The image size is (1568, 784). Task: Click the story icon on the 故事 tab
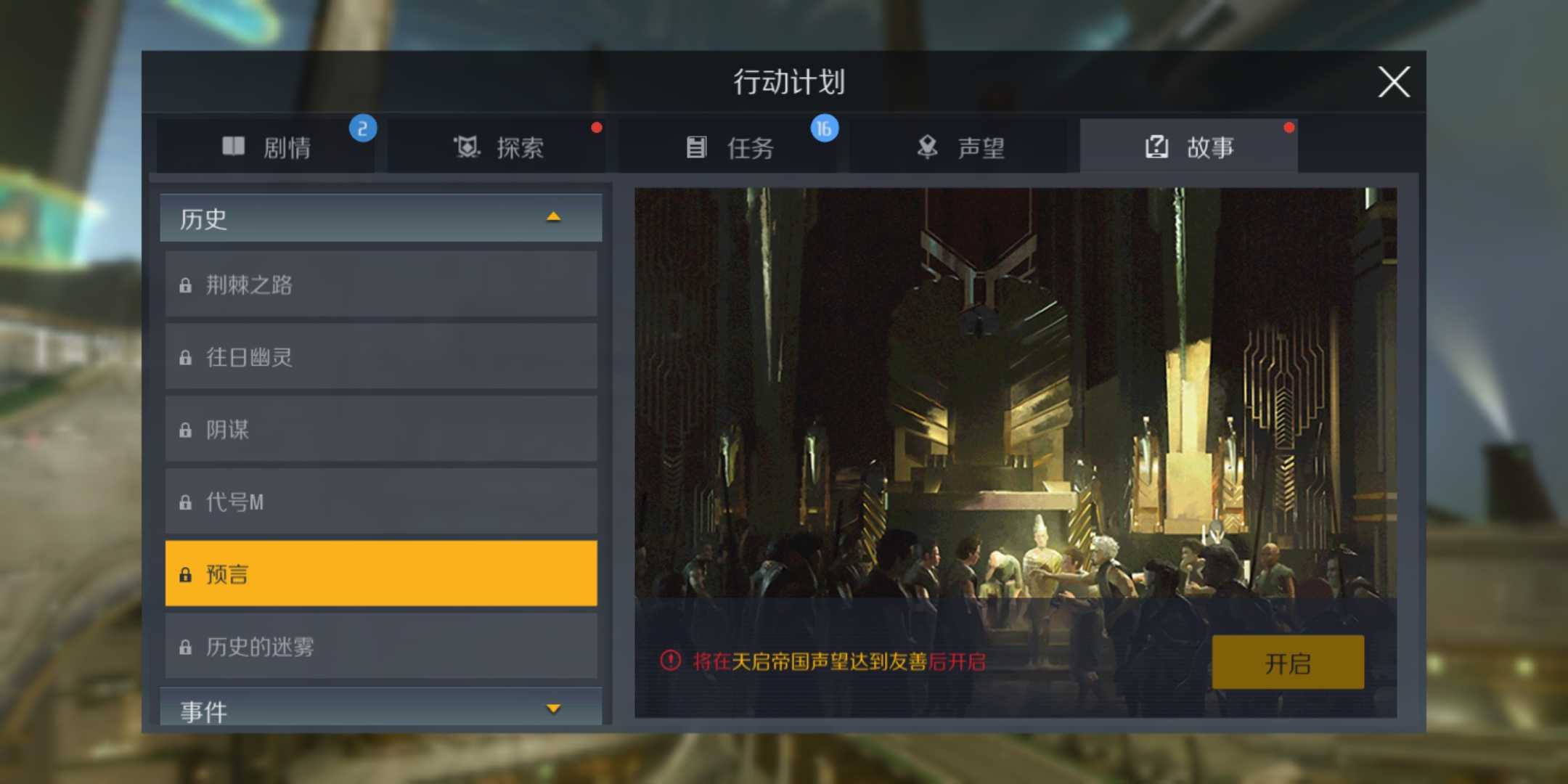pyautogui.click(x=1156, y=146)
